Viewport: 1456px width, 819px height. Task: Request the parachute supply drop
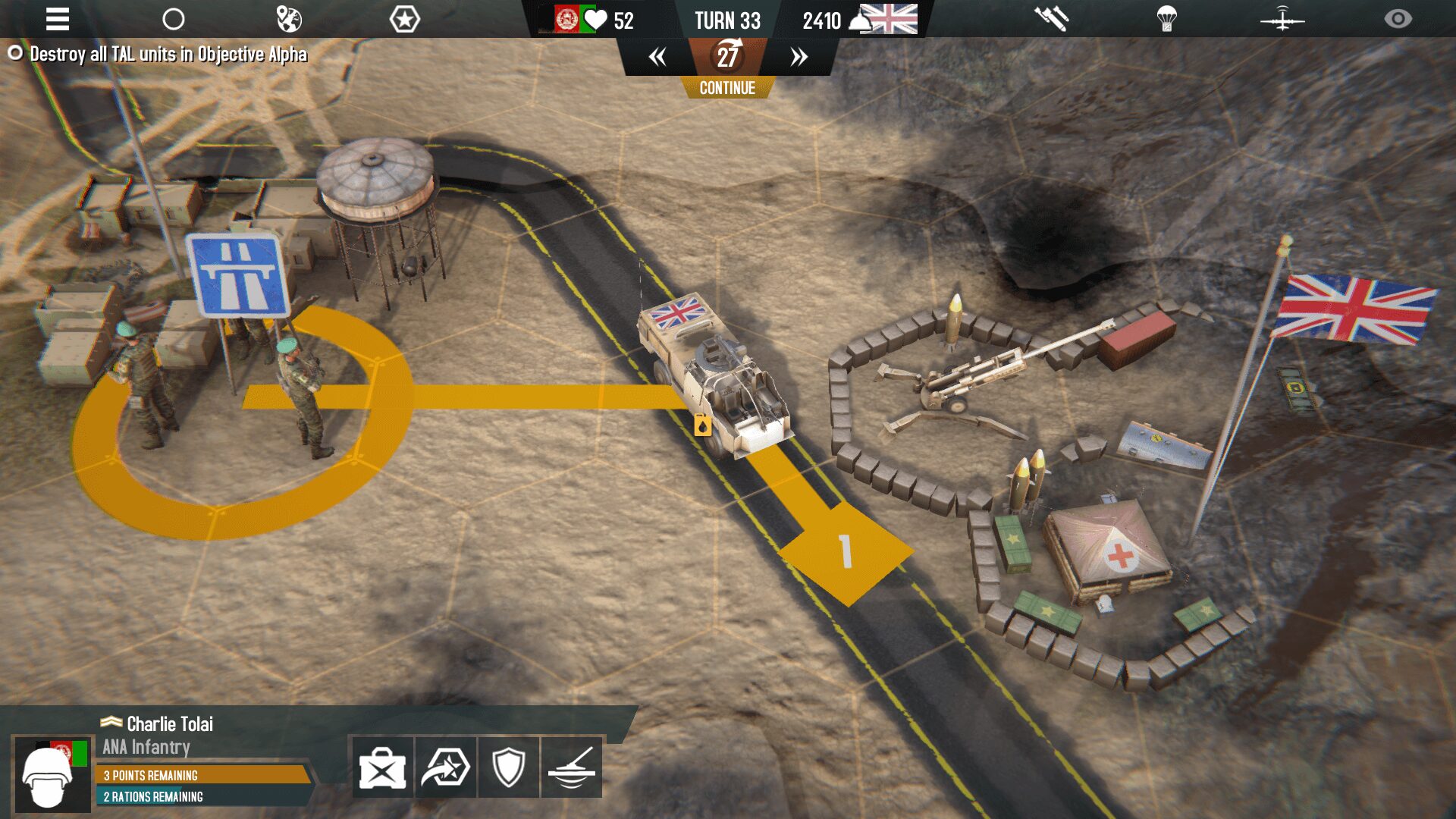click(1167, 19)
